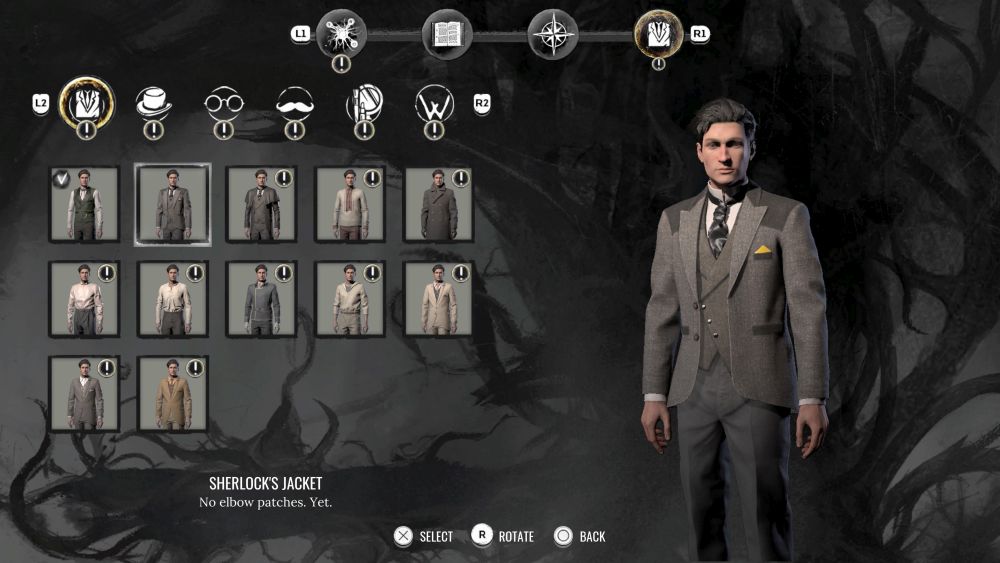Screen dimensions: 1000x563
Task: Switch to the casebook tab
Action: pos(446,34)
